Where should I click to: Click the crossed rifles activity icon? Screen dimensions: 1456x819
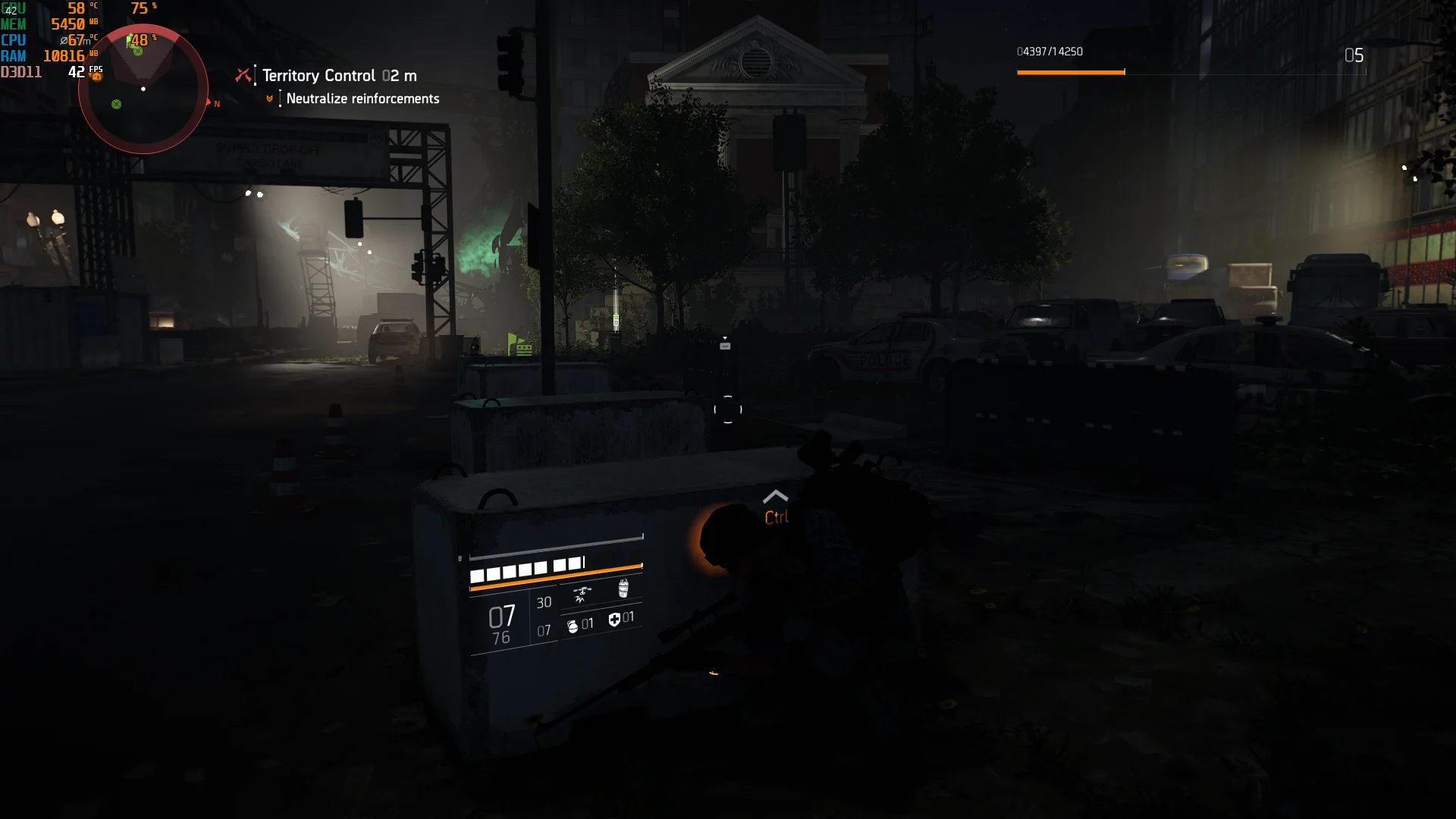(243, 75)
